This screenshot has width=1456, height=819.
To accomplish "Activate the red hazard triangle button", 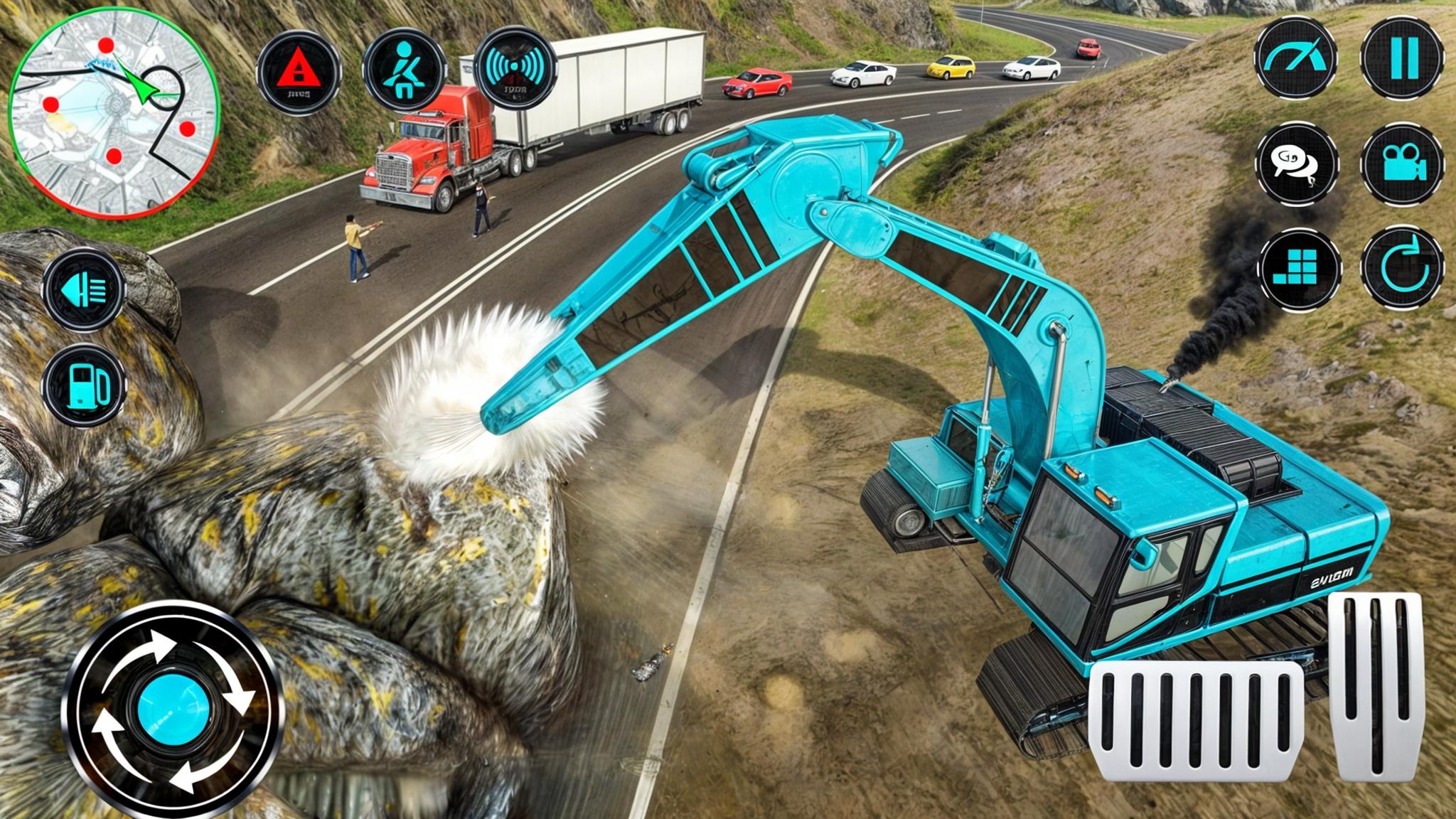I will tap(298, 71).
